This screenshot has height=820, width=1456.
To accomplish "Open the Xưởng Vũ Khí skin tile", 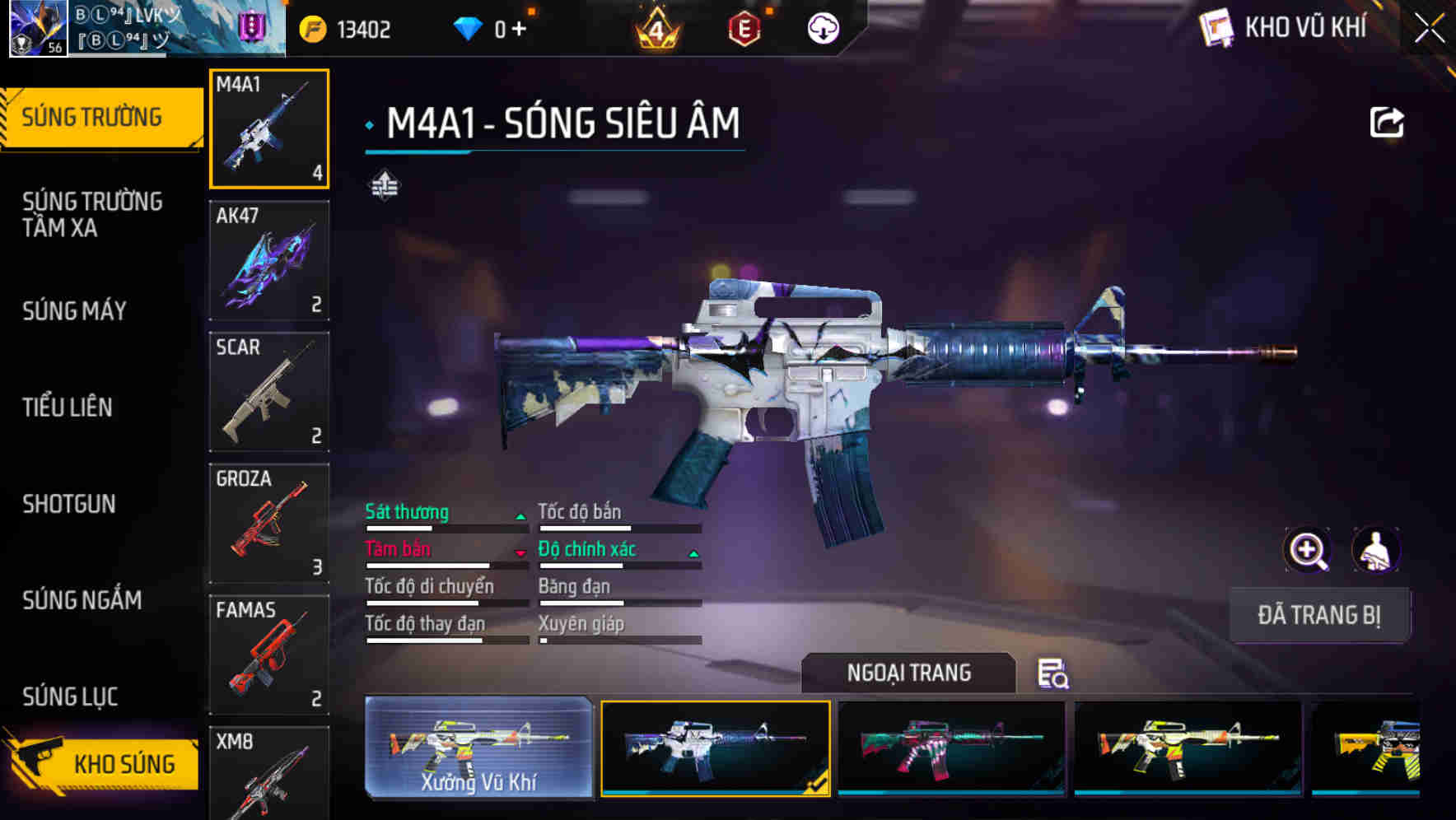I will click(478, 748).
